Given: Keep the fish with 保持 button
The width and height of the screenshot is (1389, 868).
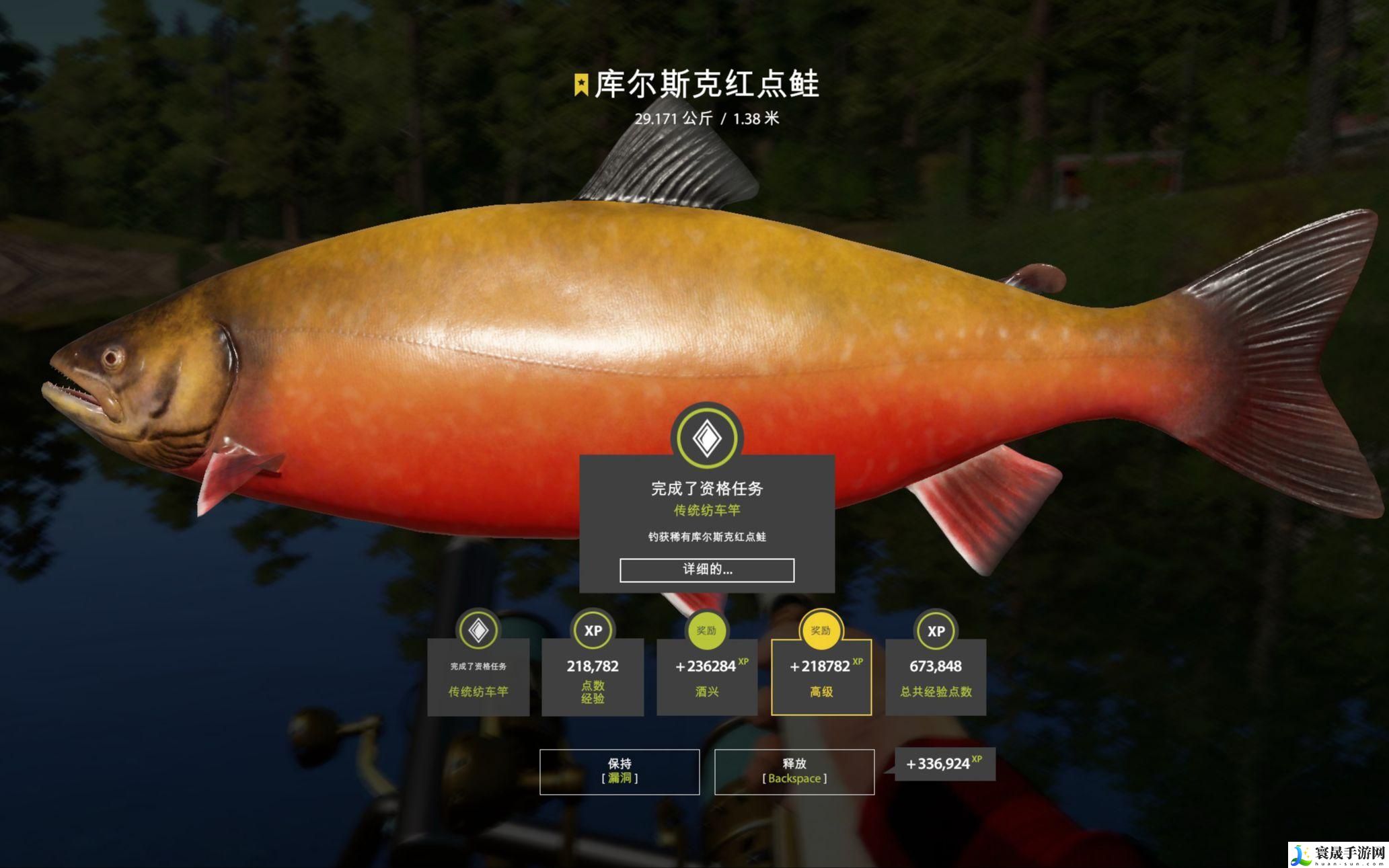Looking at the screenshot, I should click(x=619, y=771).
